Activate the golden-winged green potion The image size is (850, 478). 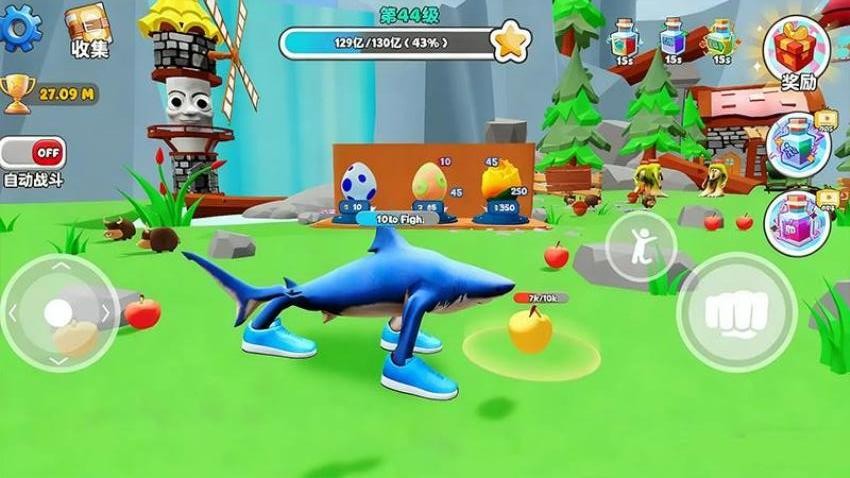pyautogui.click(x=720, y=38)
